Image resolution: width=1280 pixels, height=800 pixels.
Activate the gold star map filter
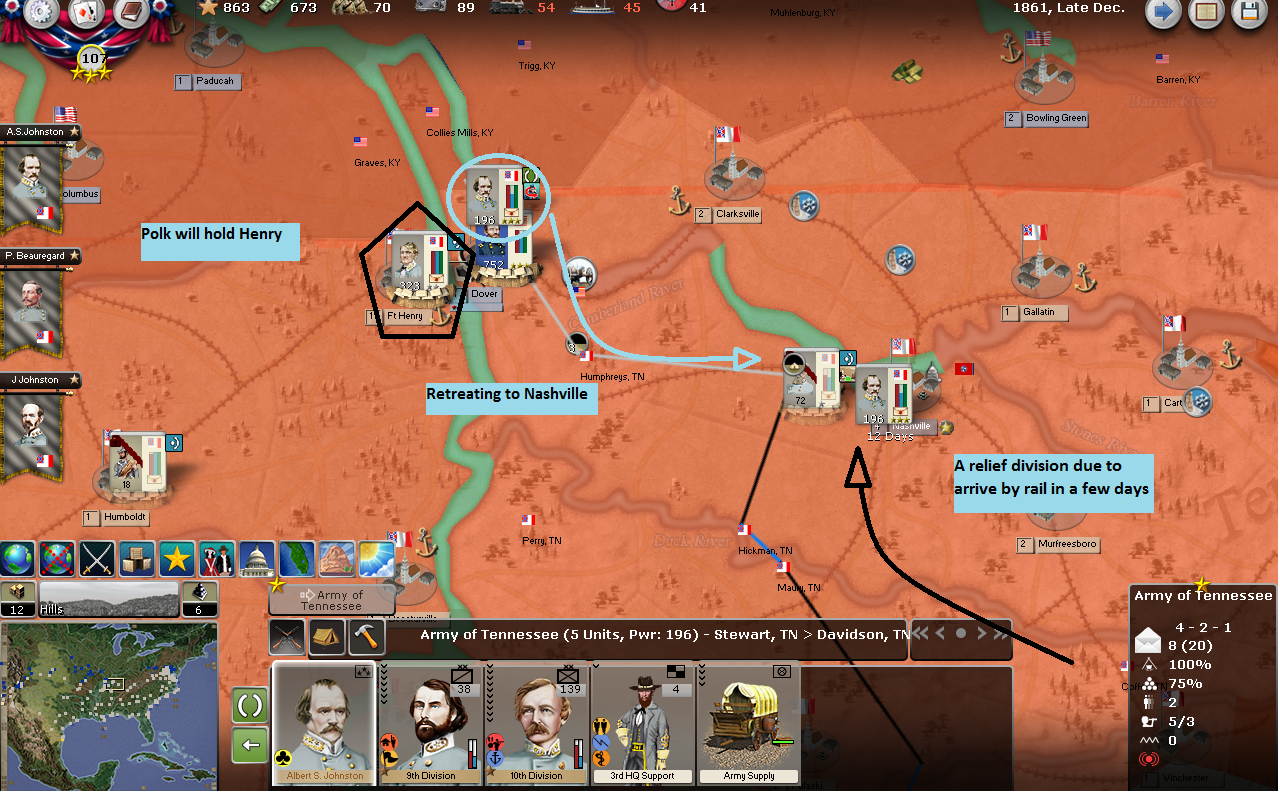(177, 558)
